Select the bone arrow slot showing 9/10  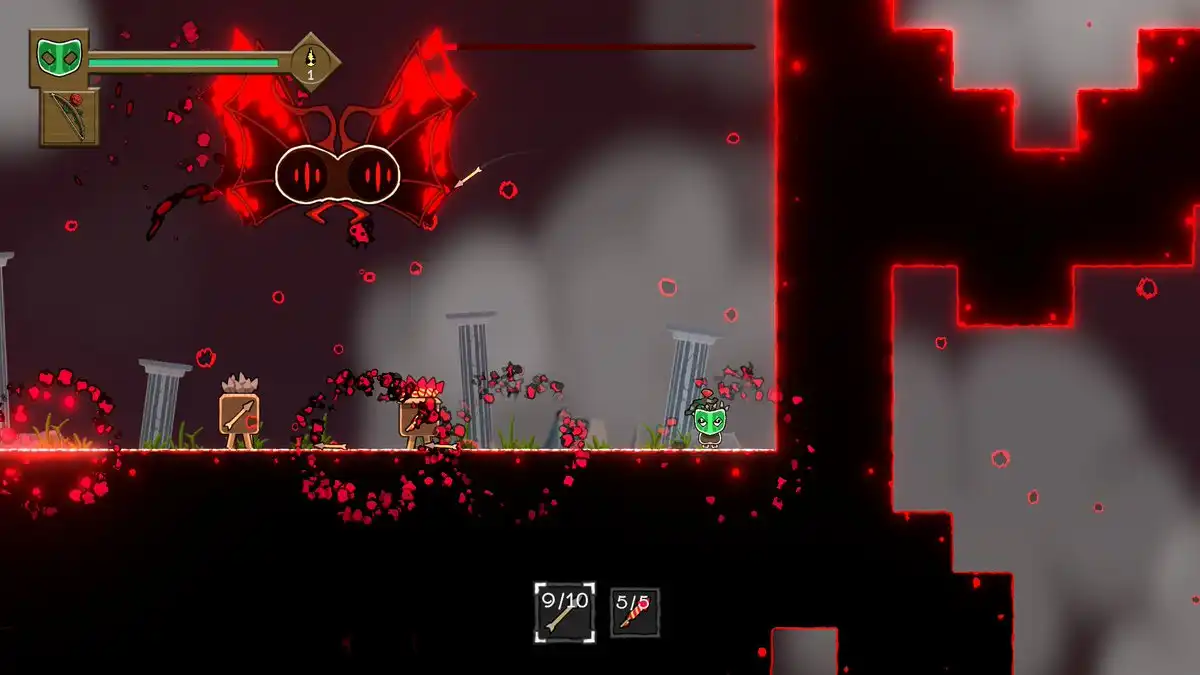tap(564, 612)
